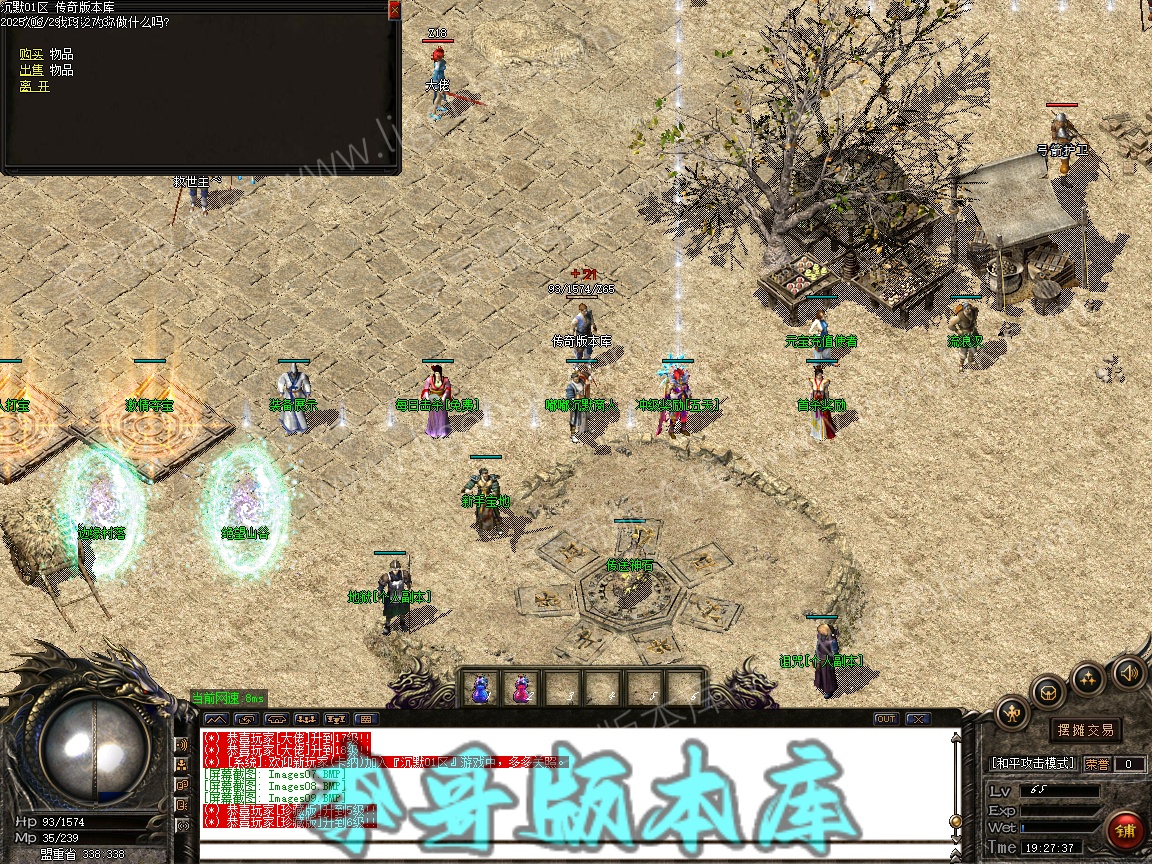Viewport: 1152px width, 864px height.
Task: Use the red potion in the quick slot
Action: tap(521, 687)
